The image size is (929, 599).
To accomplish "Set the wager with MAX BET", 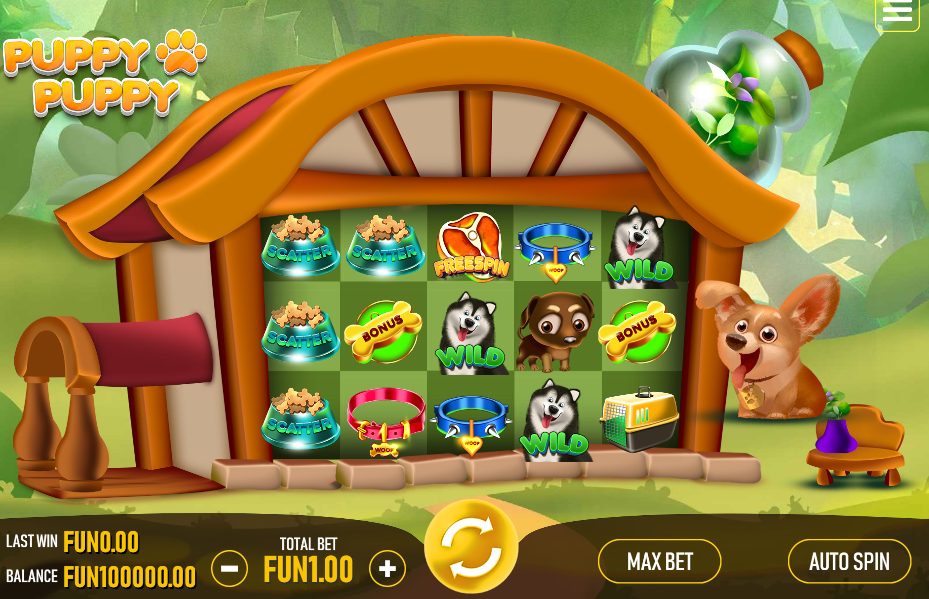I will point(659,561).
